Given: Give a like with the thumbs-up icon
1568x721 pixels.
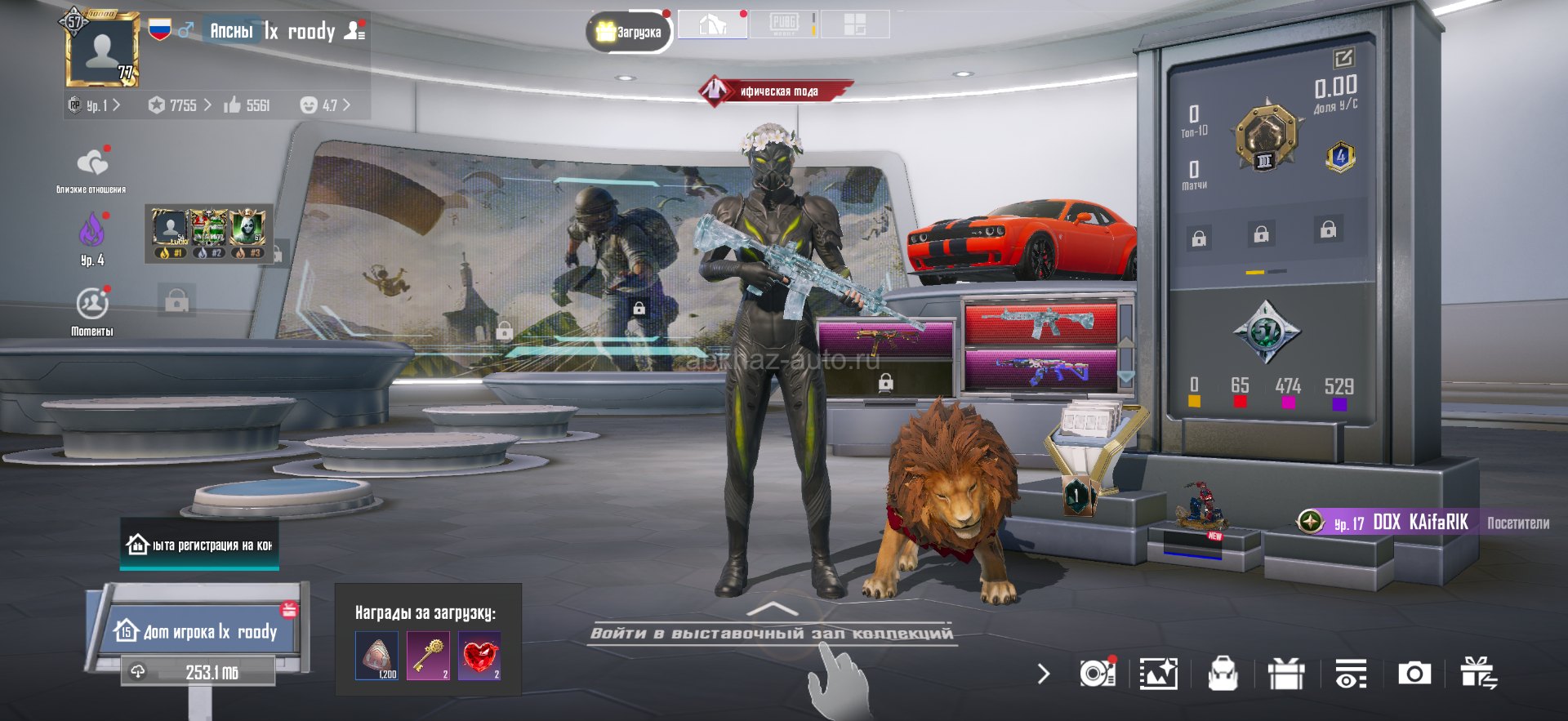Looking at the screenshot, I should coord(233,105).
